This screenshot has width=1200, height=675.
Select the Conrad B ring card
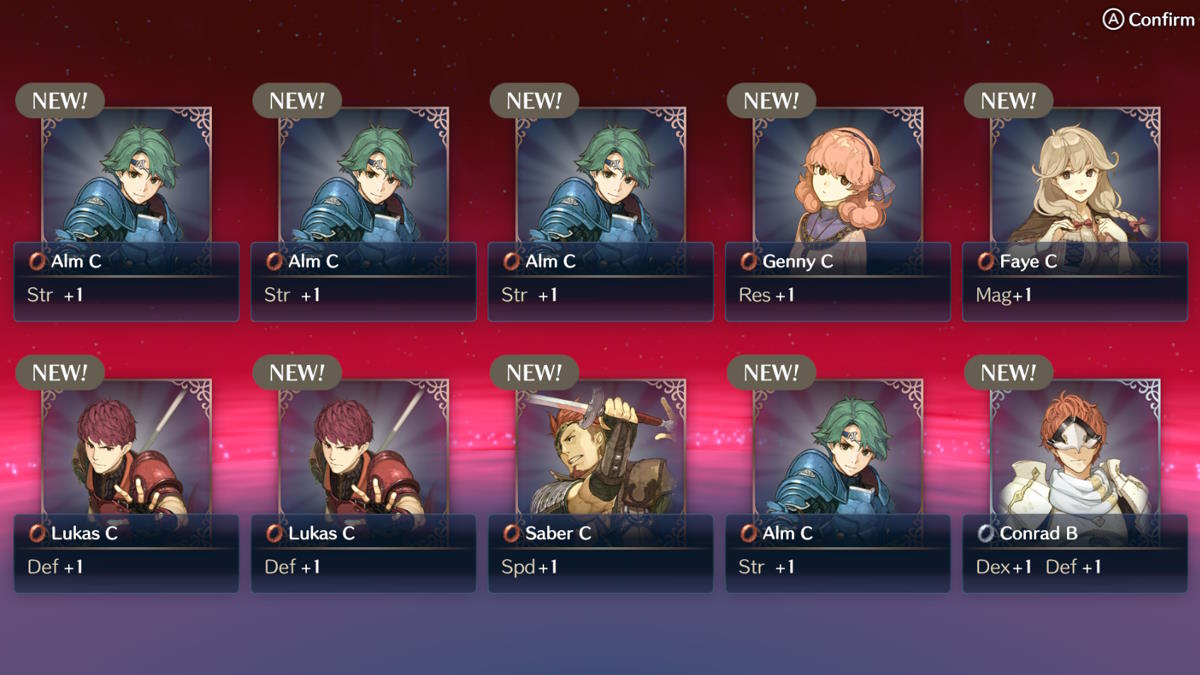coord(1075,487)
